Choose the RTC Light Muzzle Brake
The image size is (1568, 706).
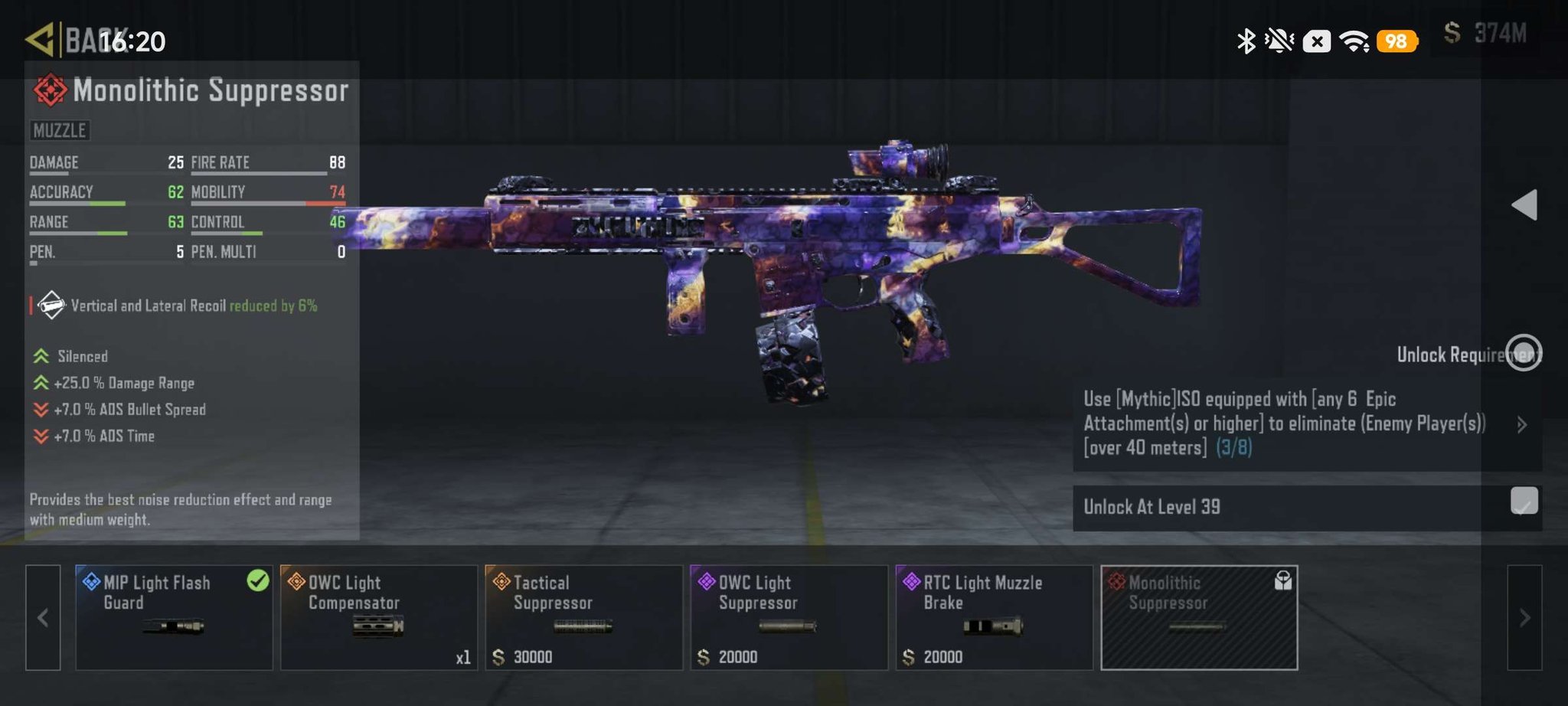(994, 617)
